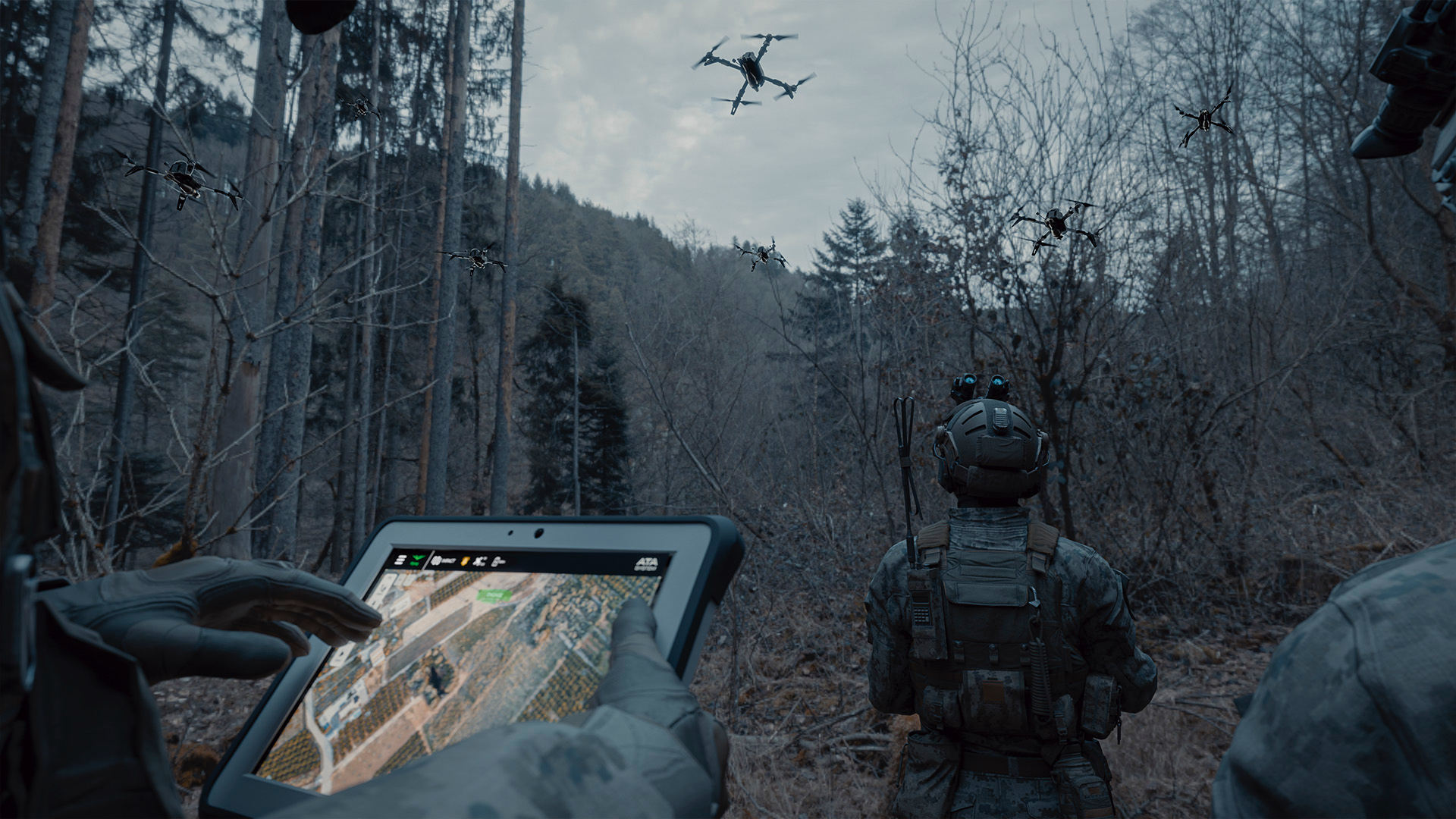Image resolution: width=1456 pixels, height=819 pixels.
Task: Select the drone-count icon in the status bar
Action: [x=479, y=561]
